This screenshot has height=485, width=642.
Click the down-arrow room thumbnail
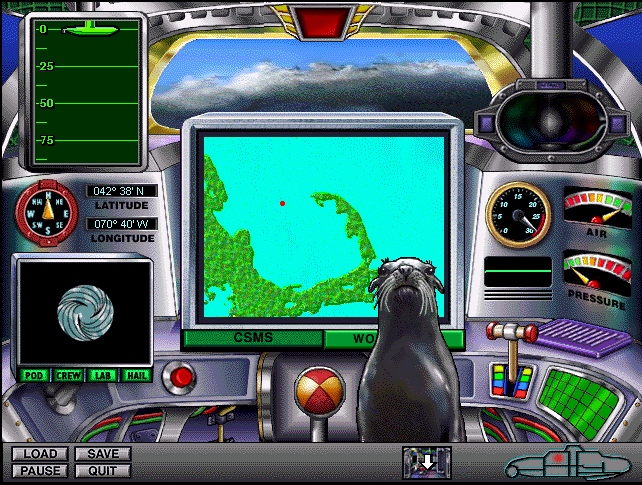[x=427, y=462]
